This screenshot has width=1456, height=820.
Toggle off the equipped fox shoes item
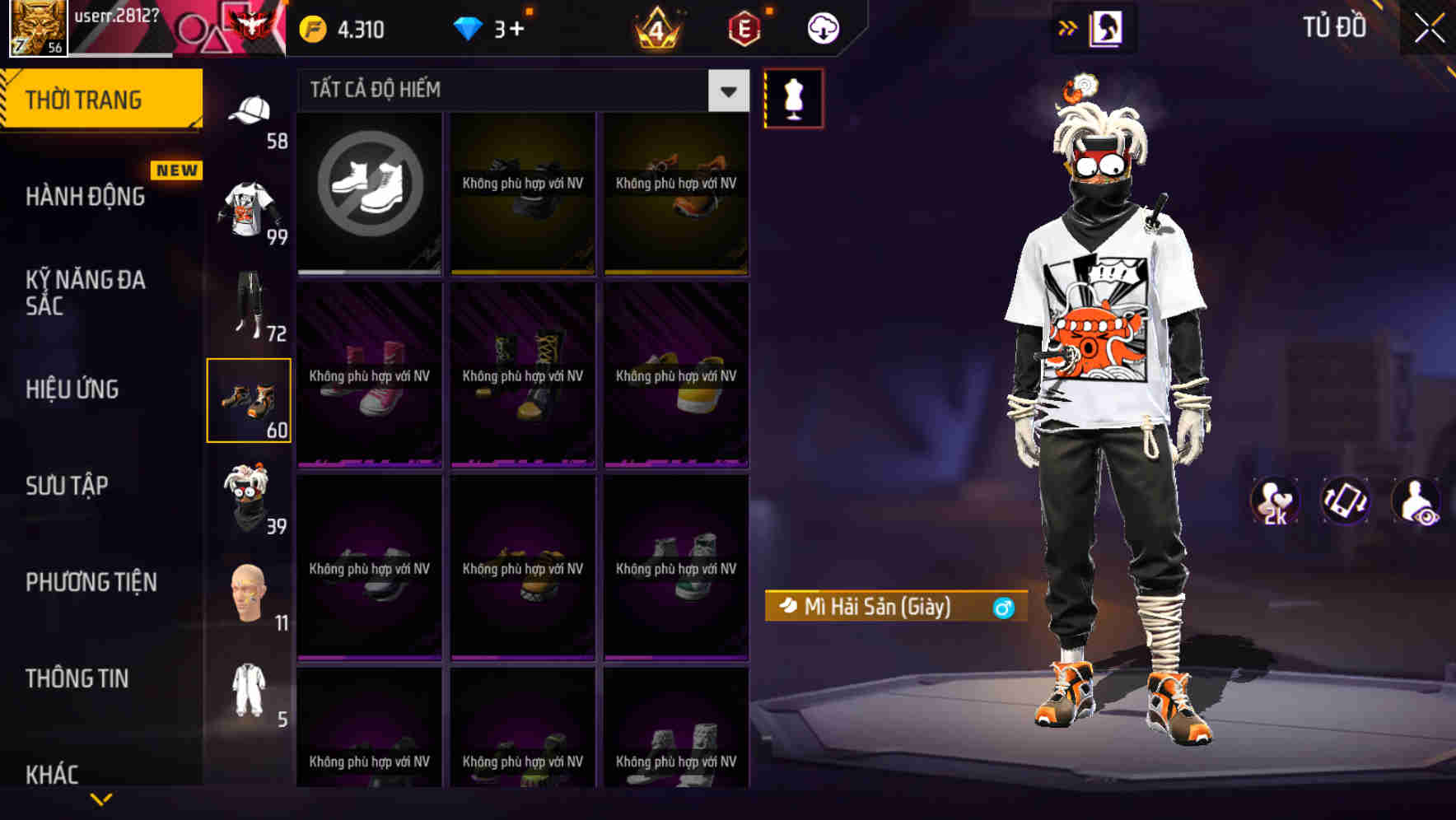(250, 403)
